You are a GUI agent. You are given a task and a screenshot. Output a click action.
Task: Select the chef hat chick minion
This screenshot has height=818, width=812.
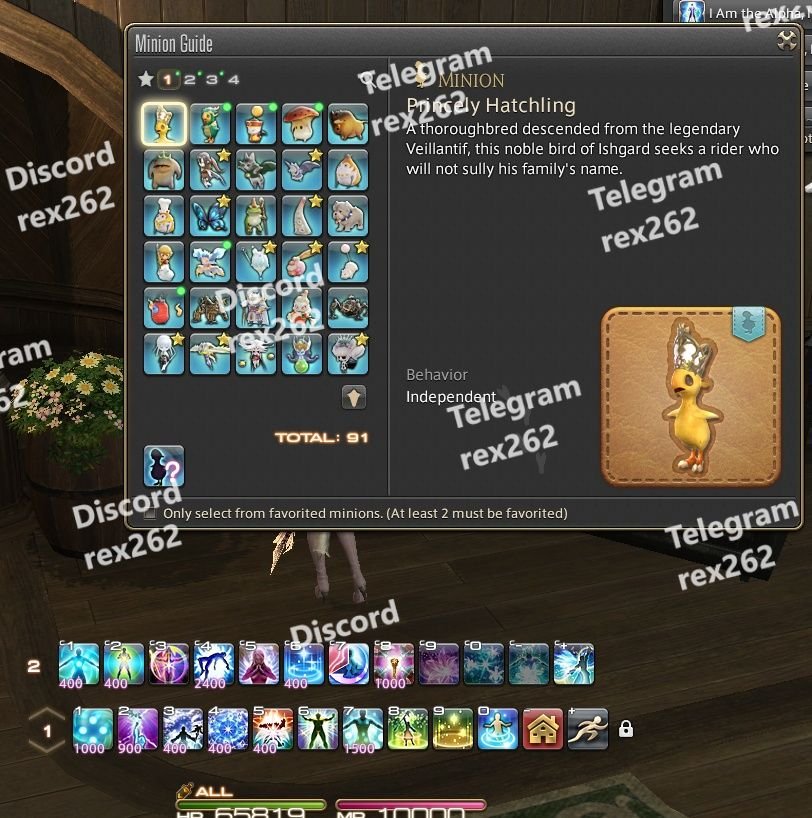pos(164,216)
